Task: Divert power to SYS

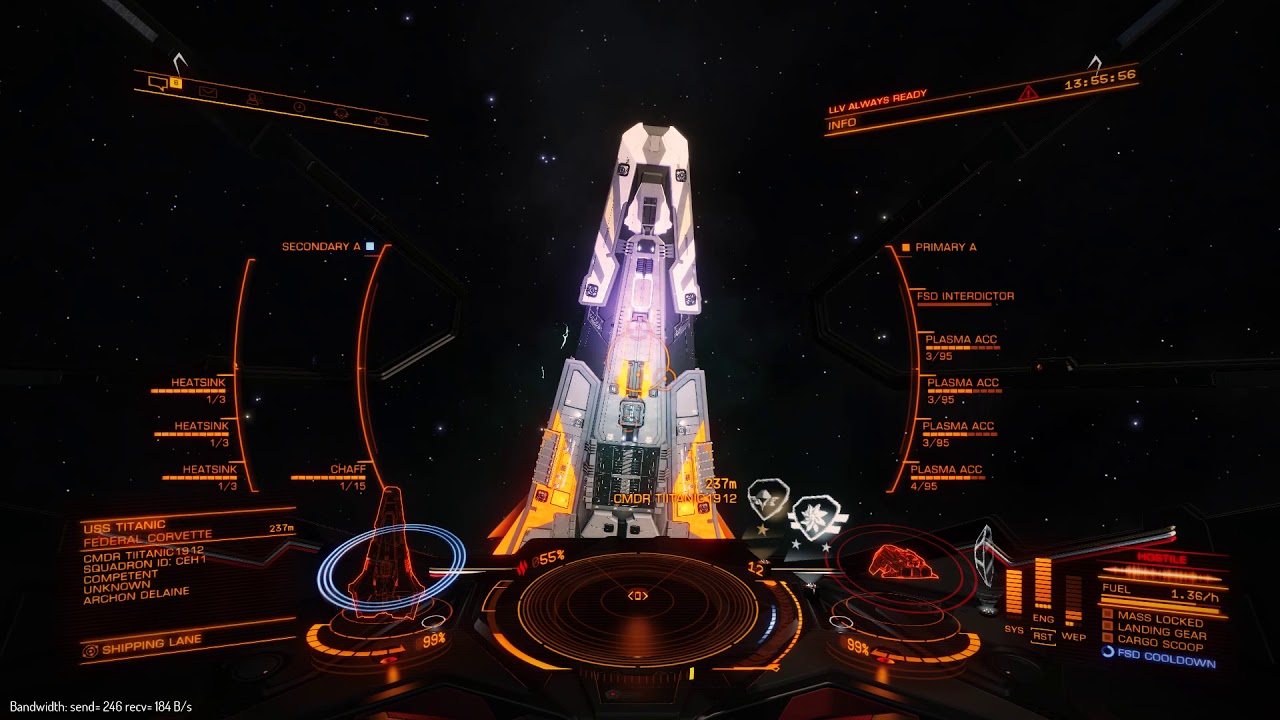Action: [1013, 628]
